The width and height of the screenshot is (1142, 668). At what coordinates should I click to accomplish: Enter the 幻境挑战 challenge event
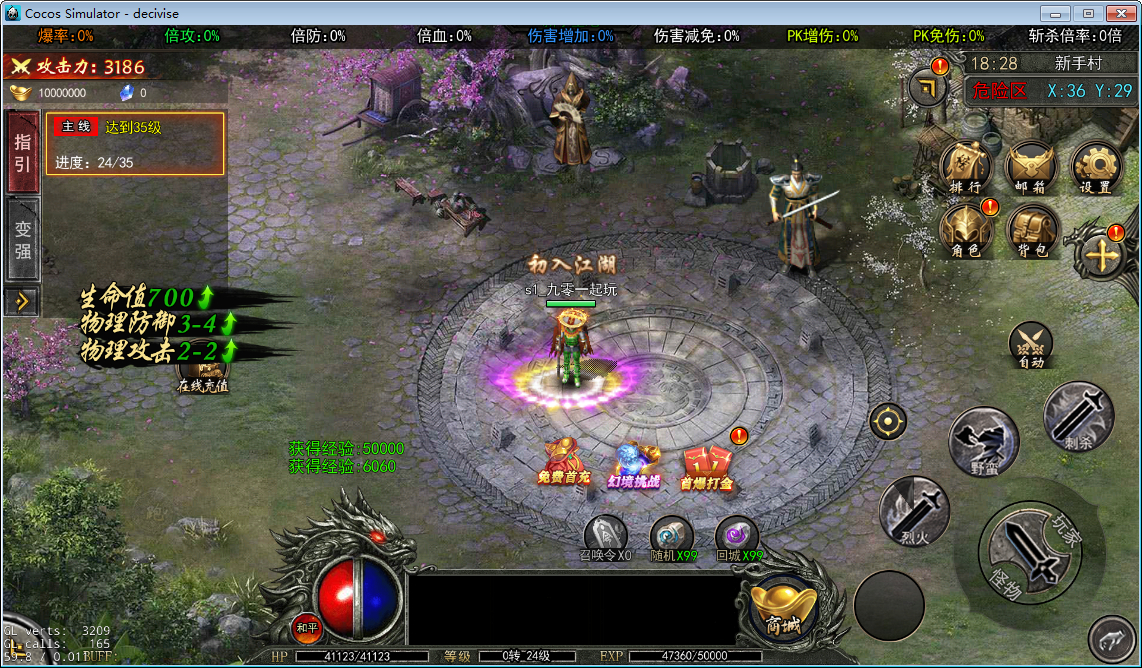pyautogui.click(x=634, y=465)
